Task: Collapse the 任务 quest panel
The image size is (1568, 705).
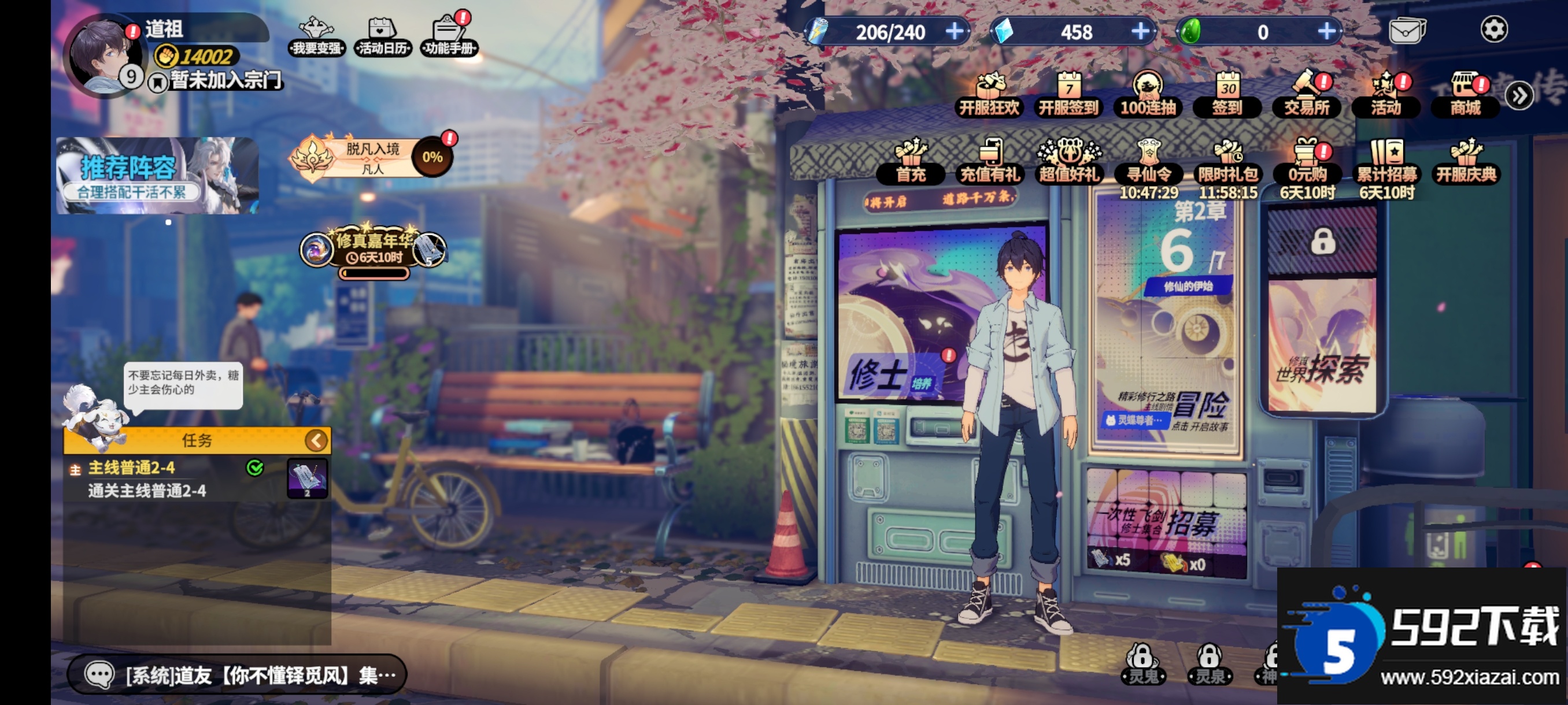Action: pos(316,440)
